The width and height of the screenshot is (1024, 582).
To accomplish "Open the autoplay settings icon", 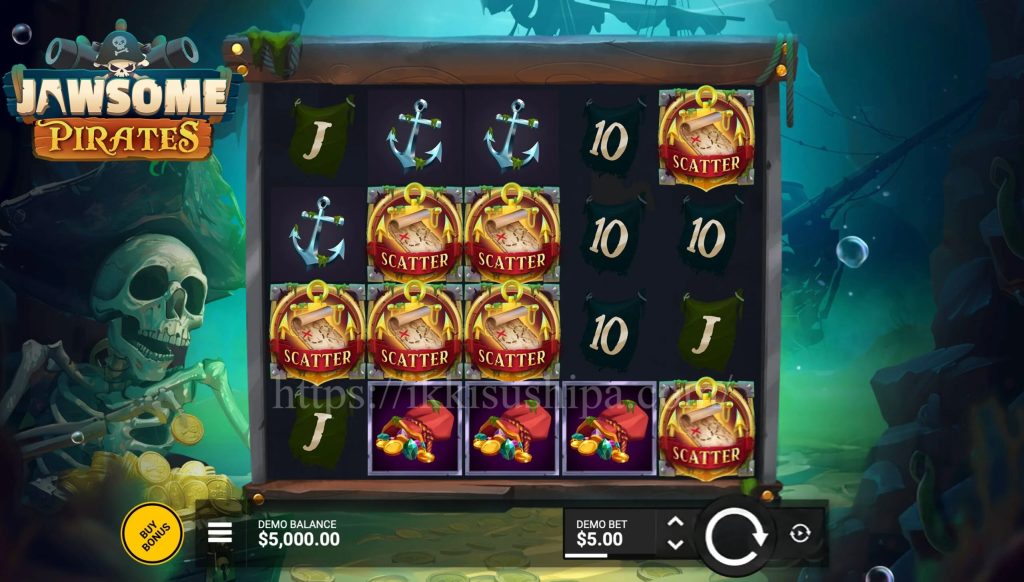I will coord(799,533).
